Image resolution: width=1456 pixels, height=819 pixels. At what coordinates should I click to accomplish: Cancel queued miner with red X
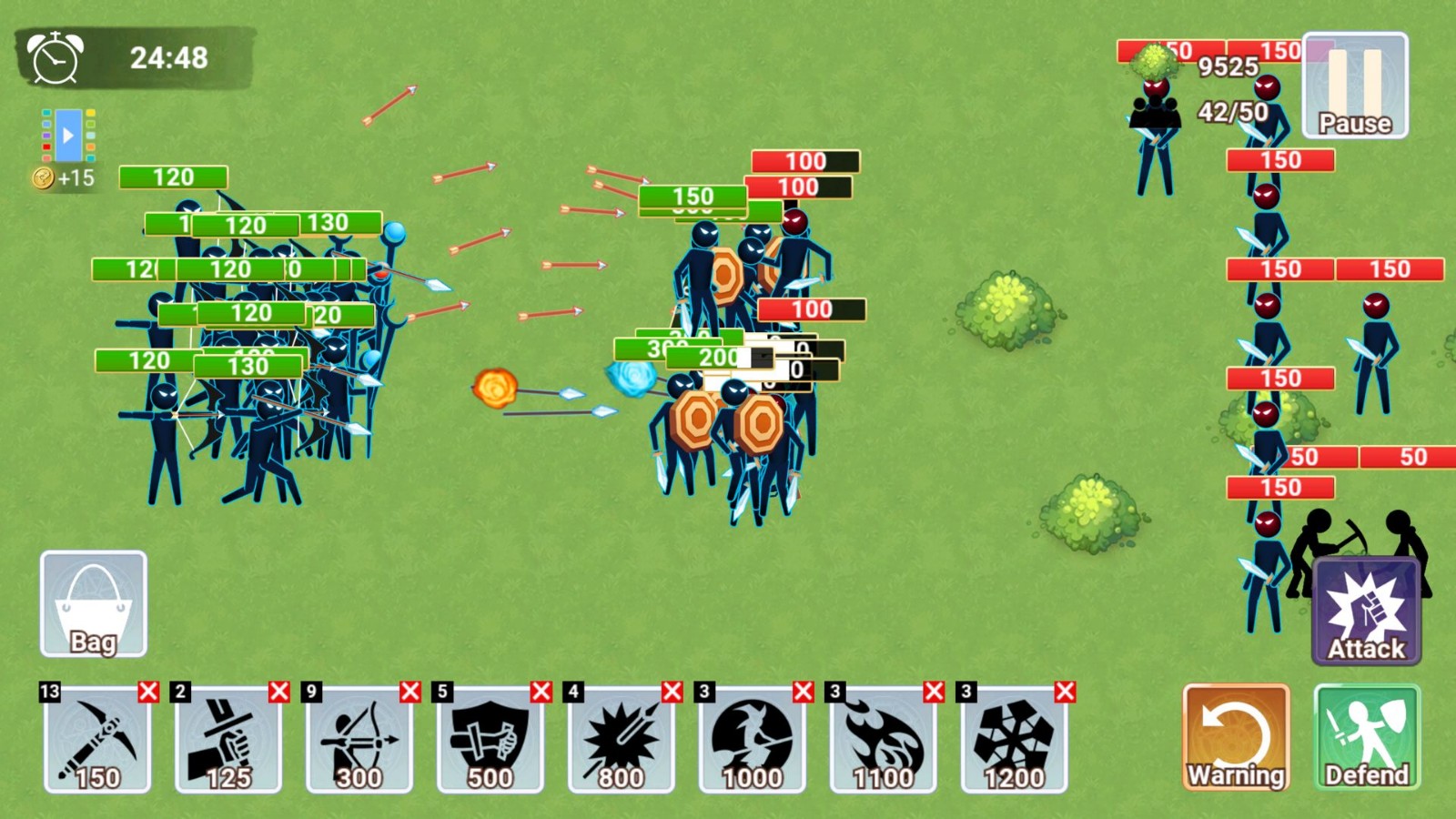[x=148, y=692]
